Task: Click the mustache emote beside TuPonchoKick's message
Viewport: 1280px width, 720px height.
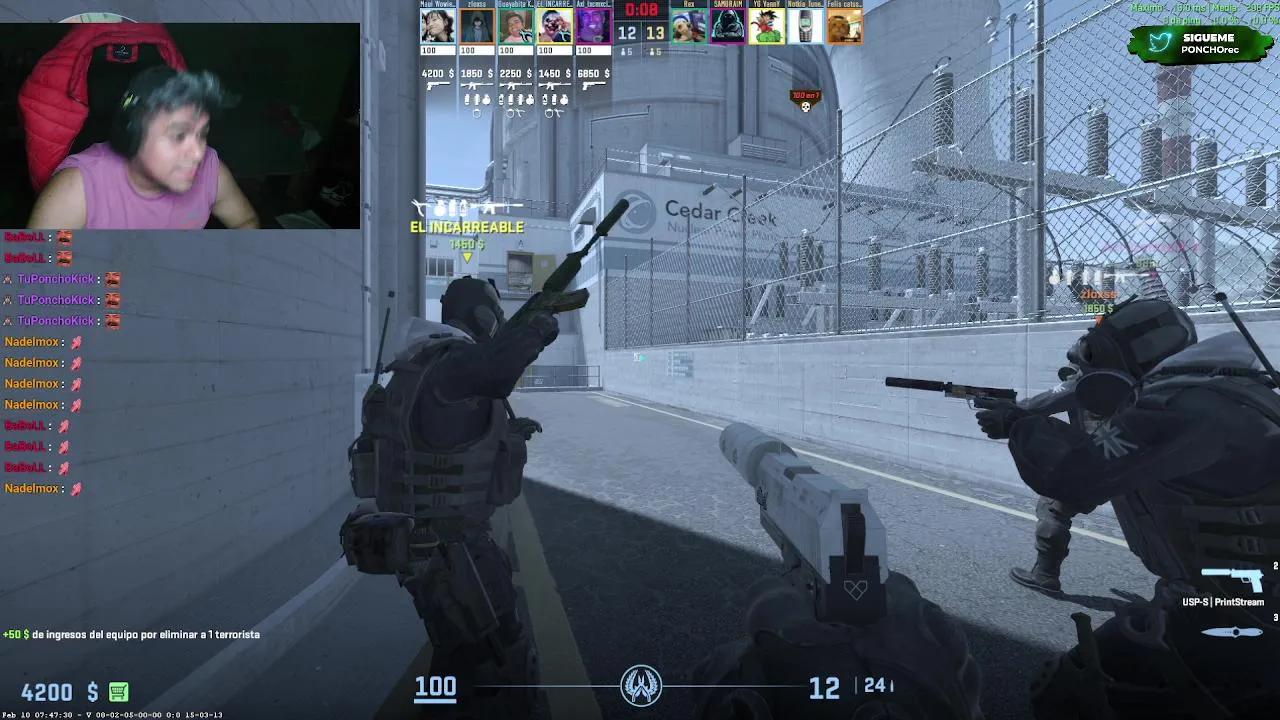Action: coord(113,278)
